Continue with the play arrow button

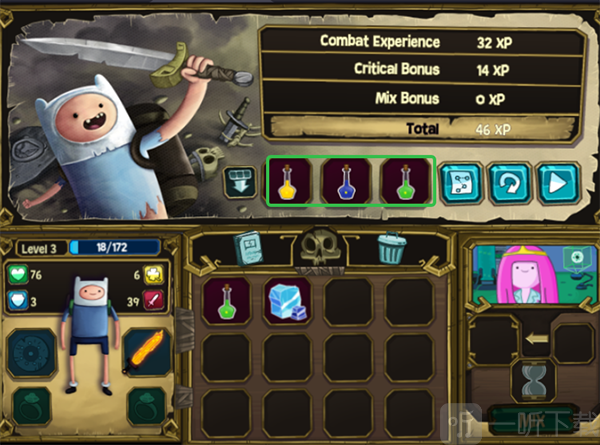(554, 183)
